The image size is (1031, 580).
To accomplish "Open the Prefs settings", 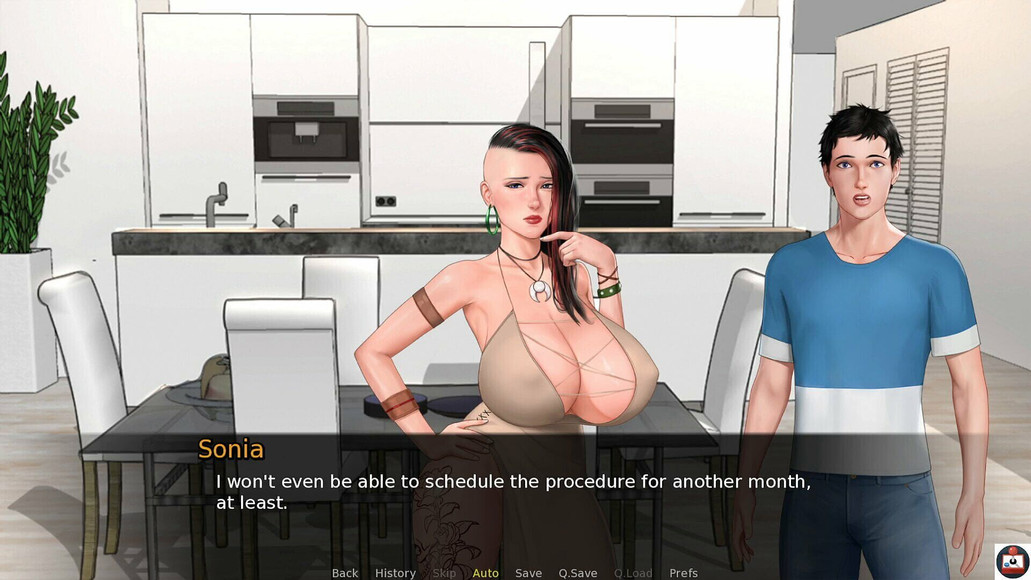I will click(683, 573).
